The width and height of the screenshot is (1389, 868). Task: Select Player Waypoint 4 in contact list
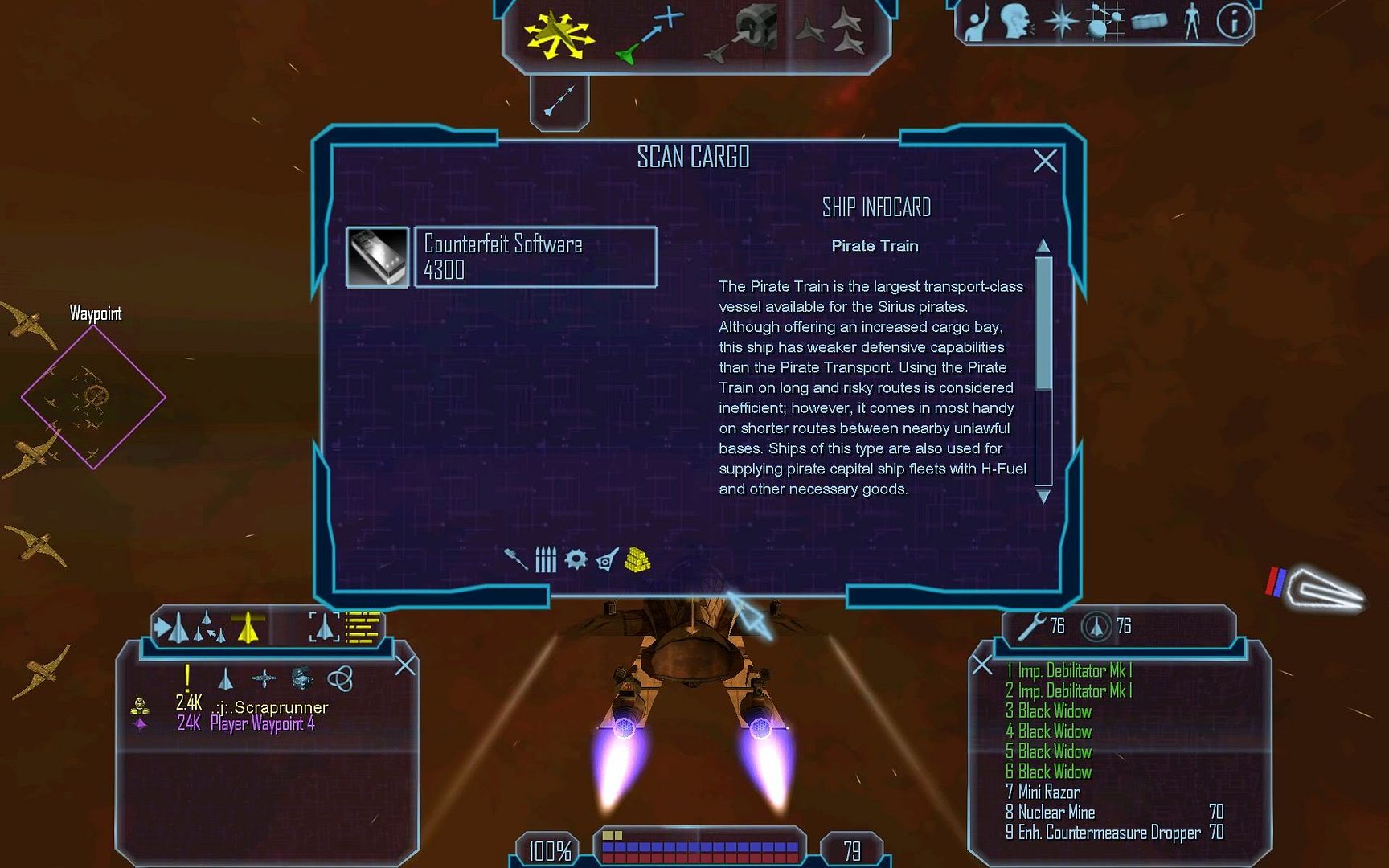tap(262, 724)
